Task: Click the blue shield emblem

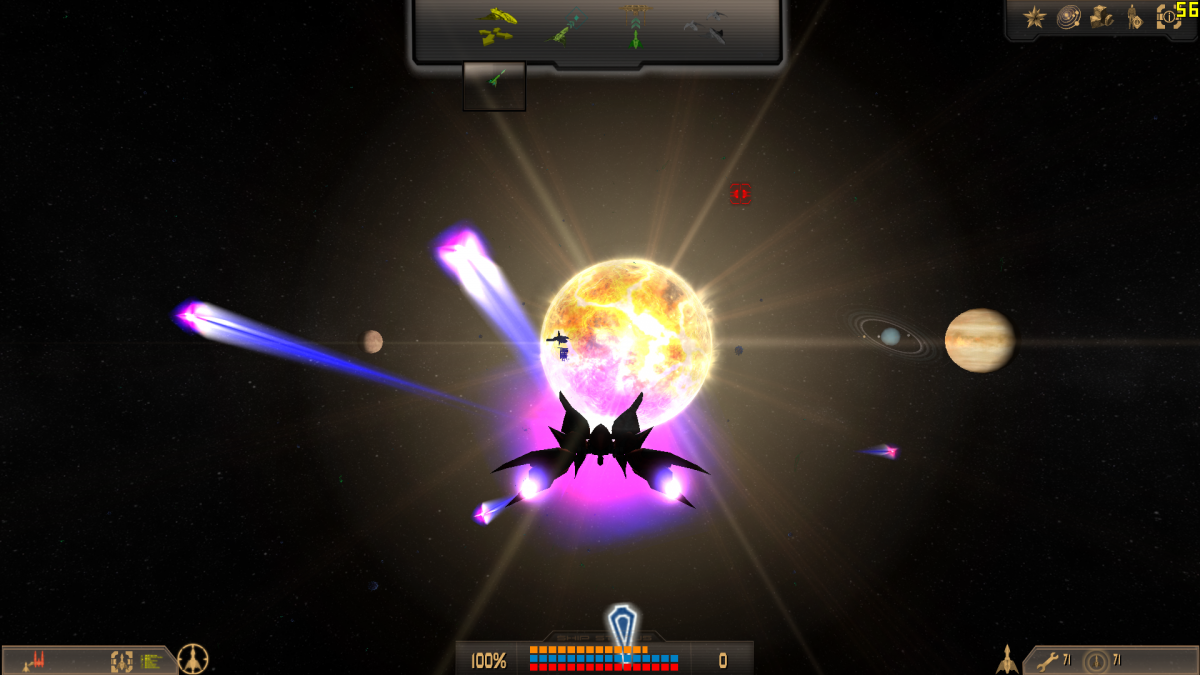Action: pyautogui.click(x=622, y=628)
